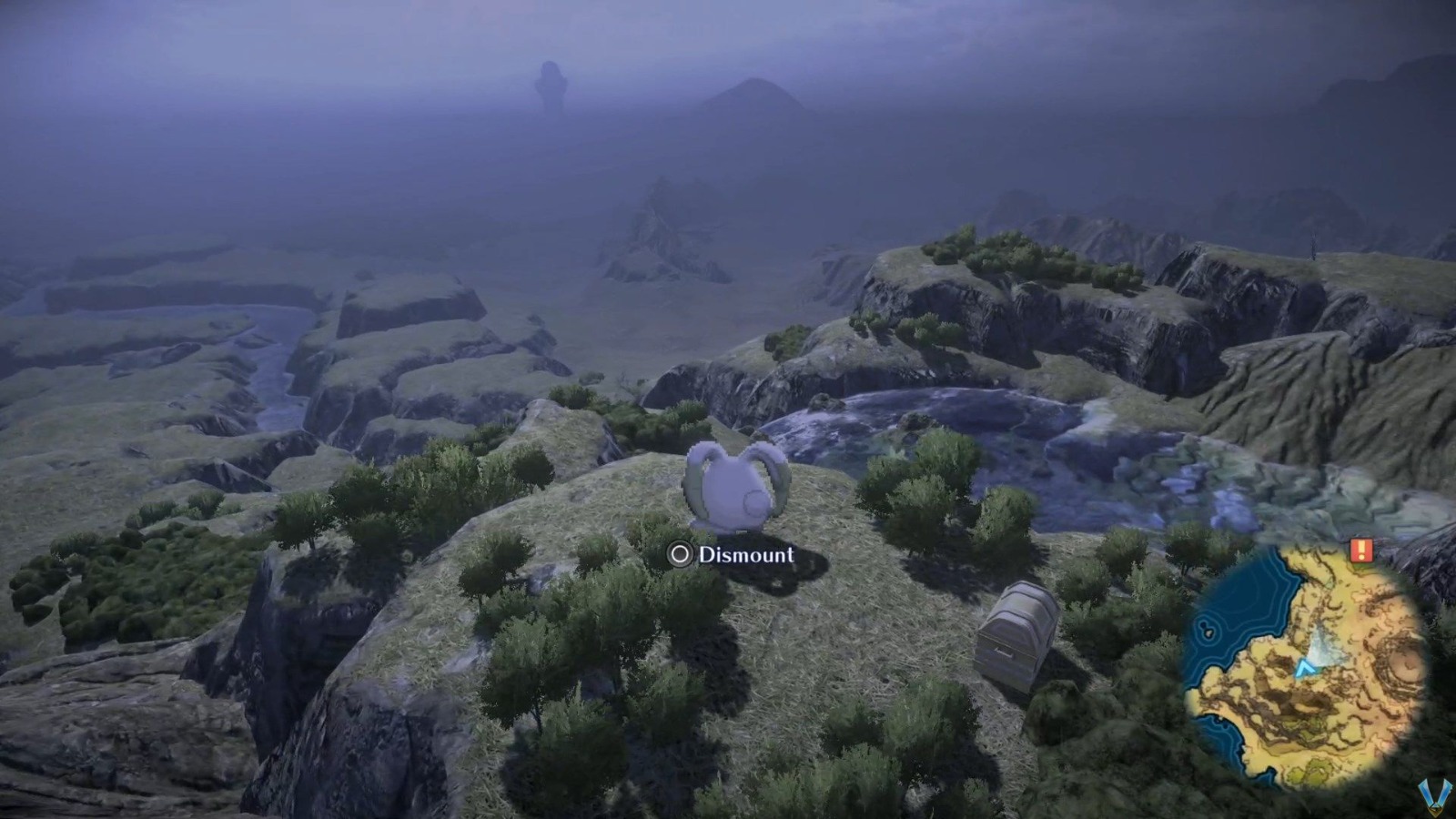
Task: Click the circle button icon beside Dismount
Action: pos(678,553)
